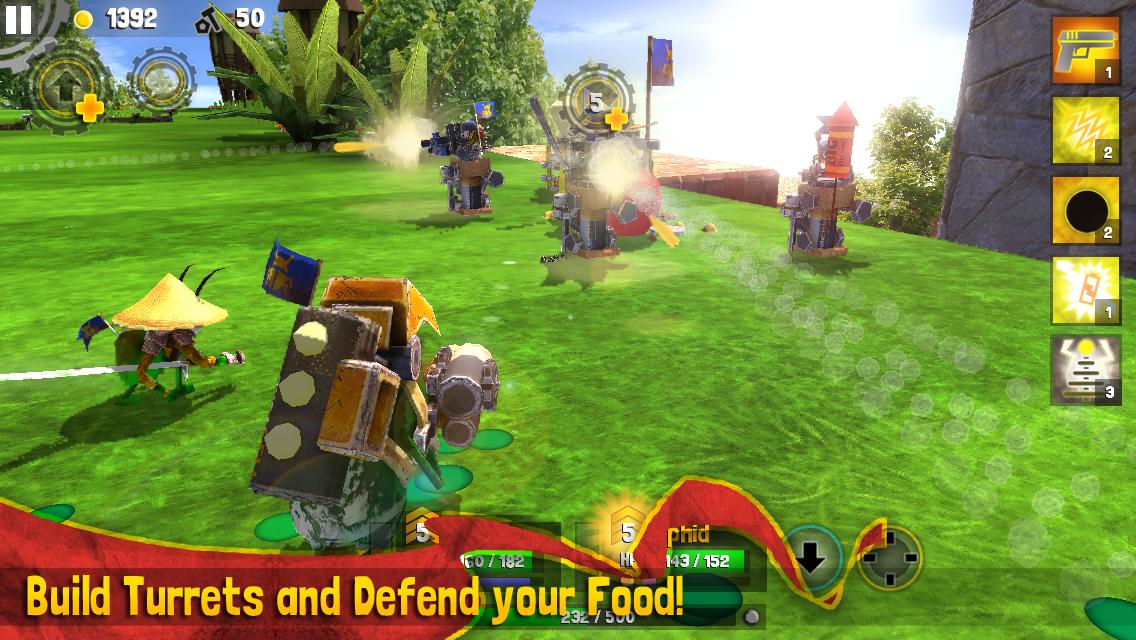
Task: Click the down arrow circle button
Action: coord(812,557)
